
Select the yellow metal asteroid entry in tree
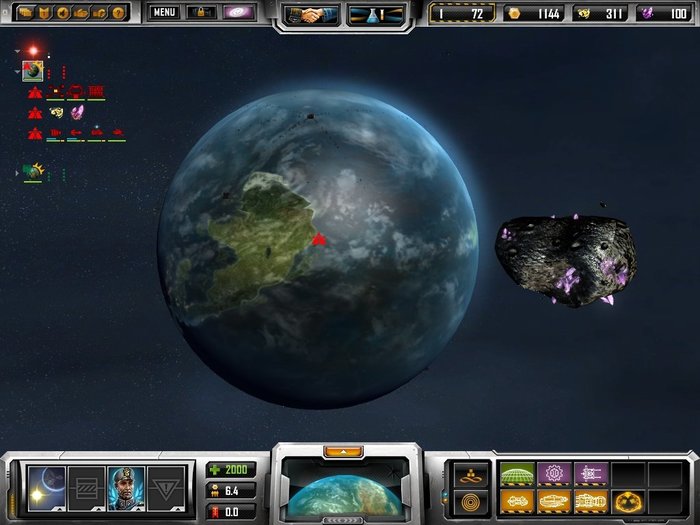pyautogui.click(x=57, y=111)
